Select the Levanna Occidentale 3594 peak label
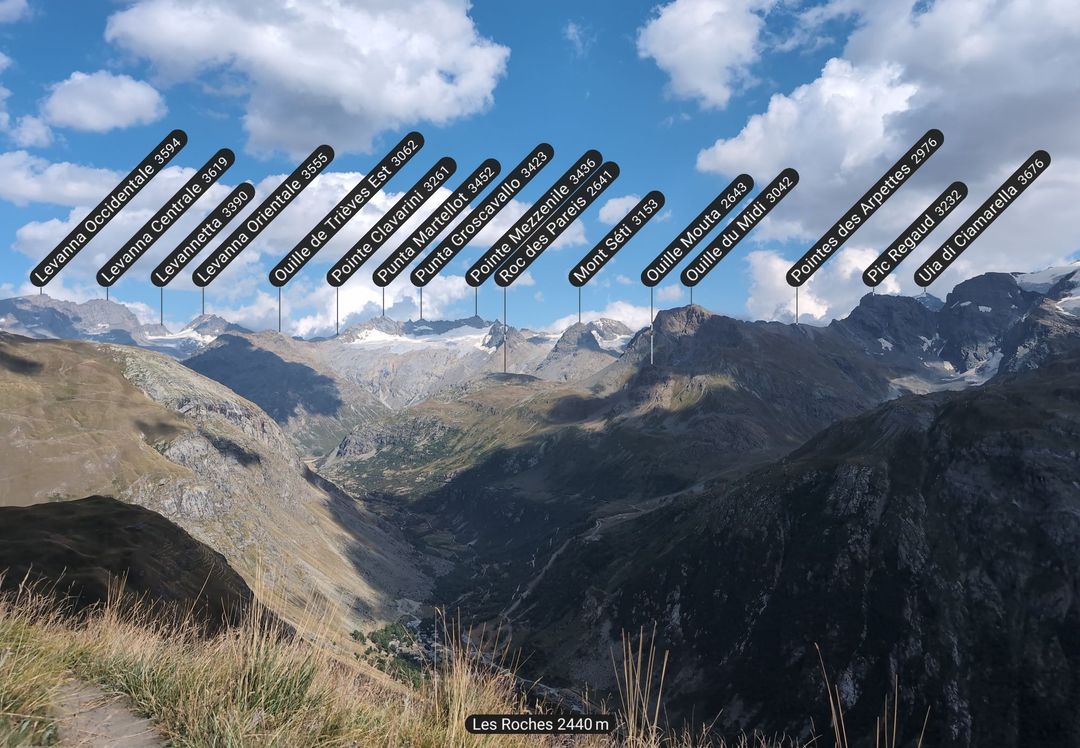The height and width of the screenshot is (748, 1080). 108,208
